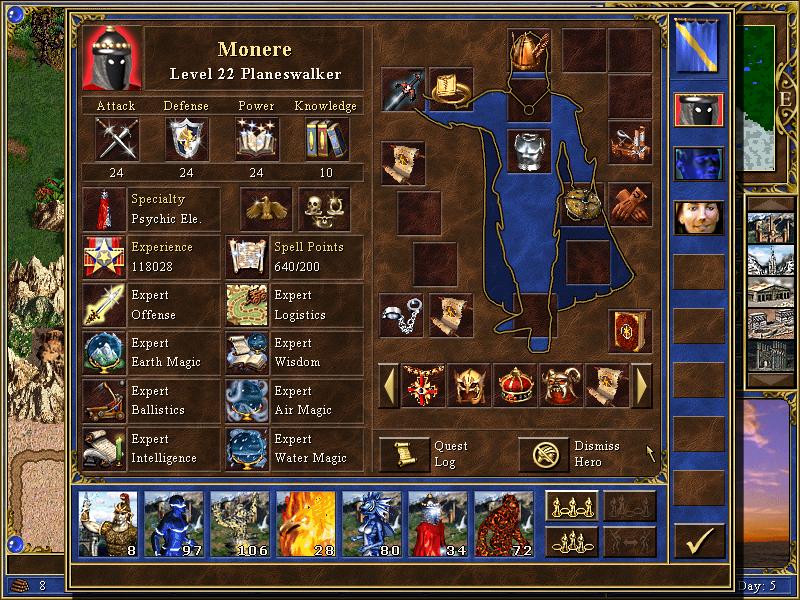This screenshot has width=800, height=600.
Task: Click the Attack primary skill icon
Action: pyautogui.click(x=116, y=138)
